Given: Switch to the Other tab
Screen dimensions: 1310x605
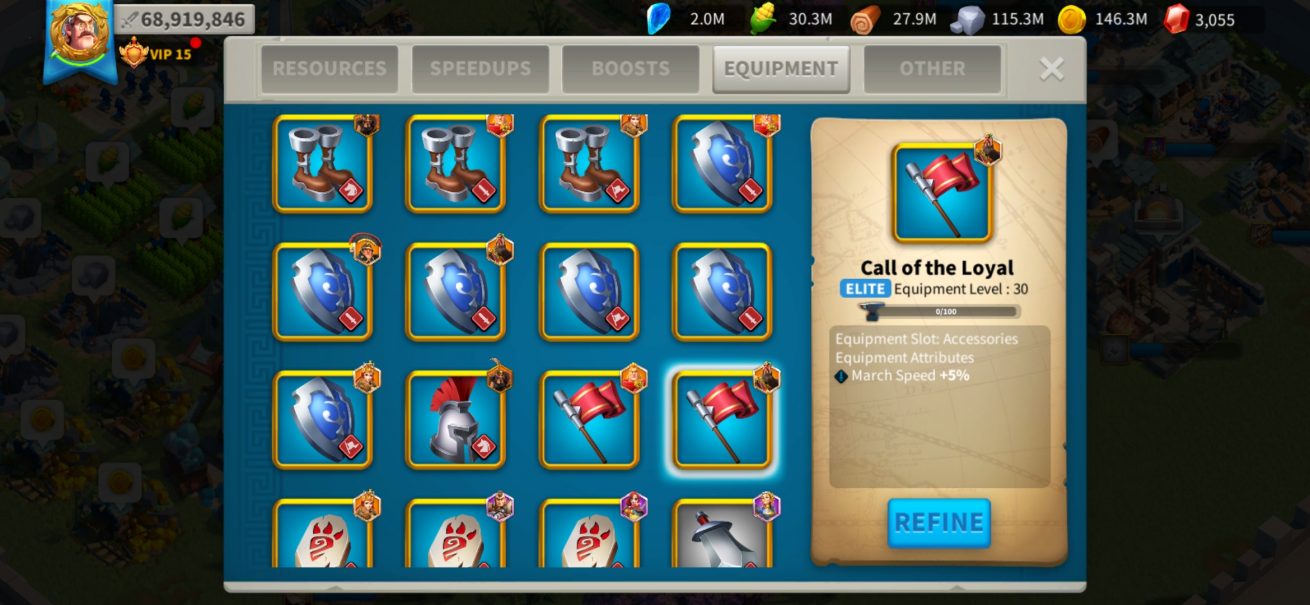Looking at the screenshot, I should coord(932,69).
